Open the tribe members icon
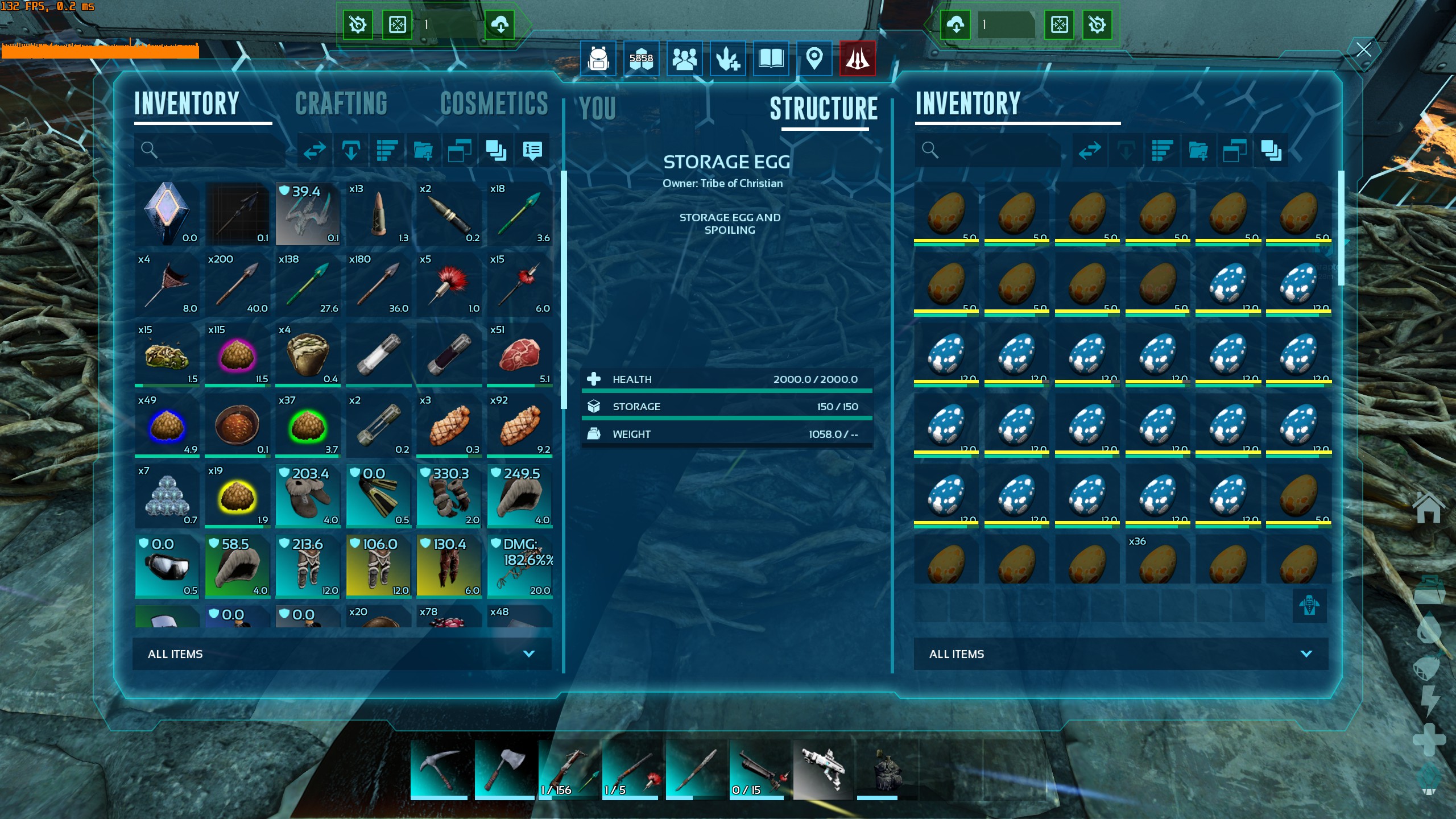The width and height of the screenshot is (1456, 819). [x=684, y=58]
